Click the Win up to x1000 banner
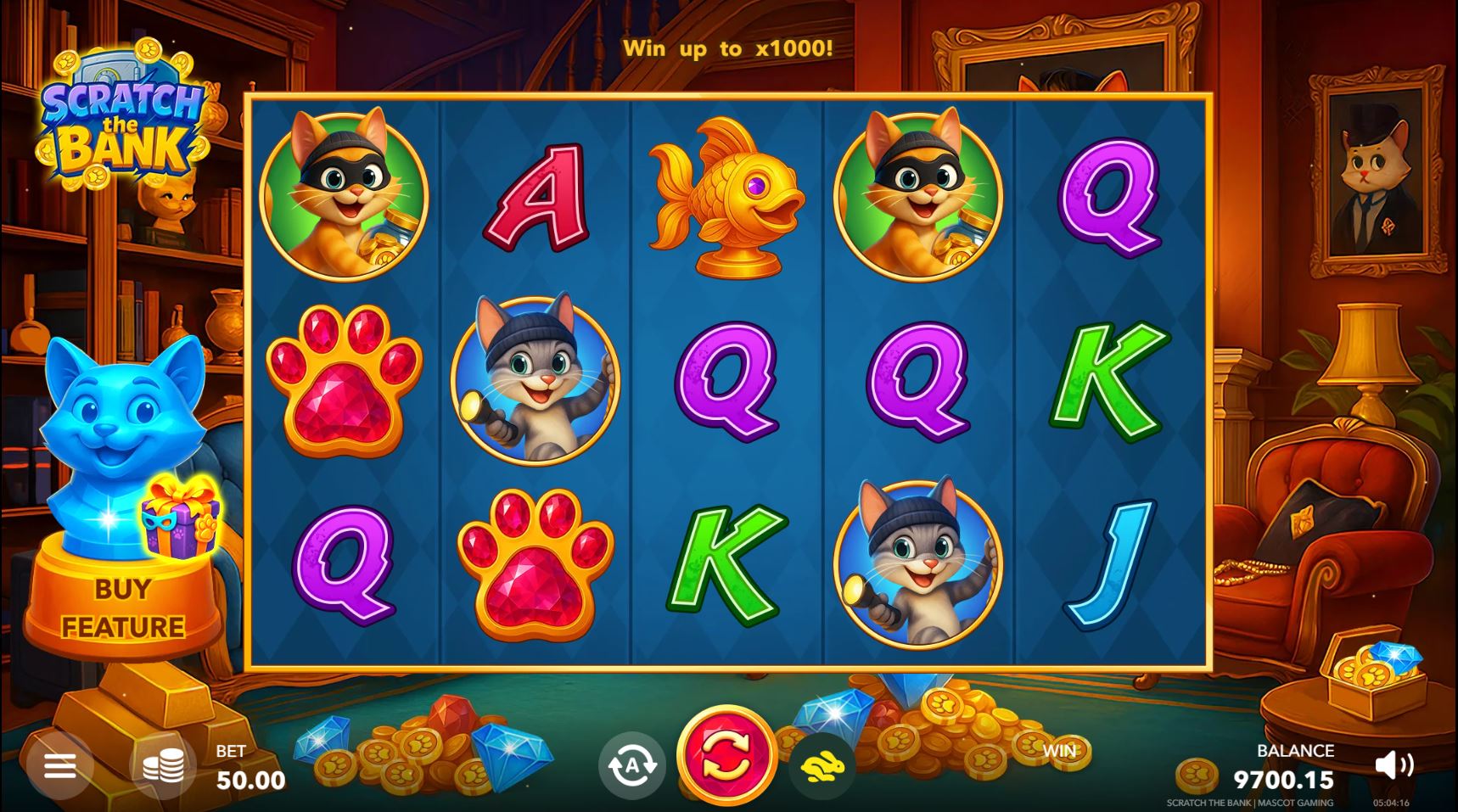The height and width of the screenshot is (812, 1458). [x=728, y=48]
